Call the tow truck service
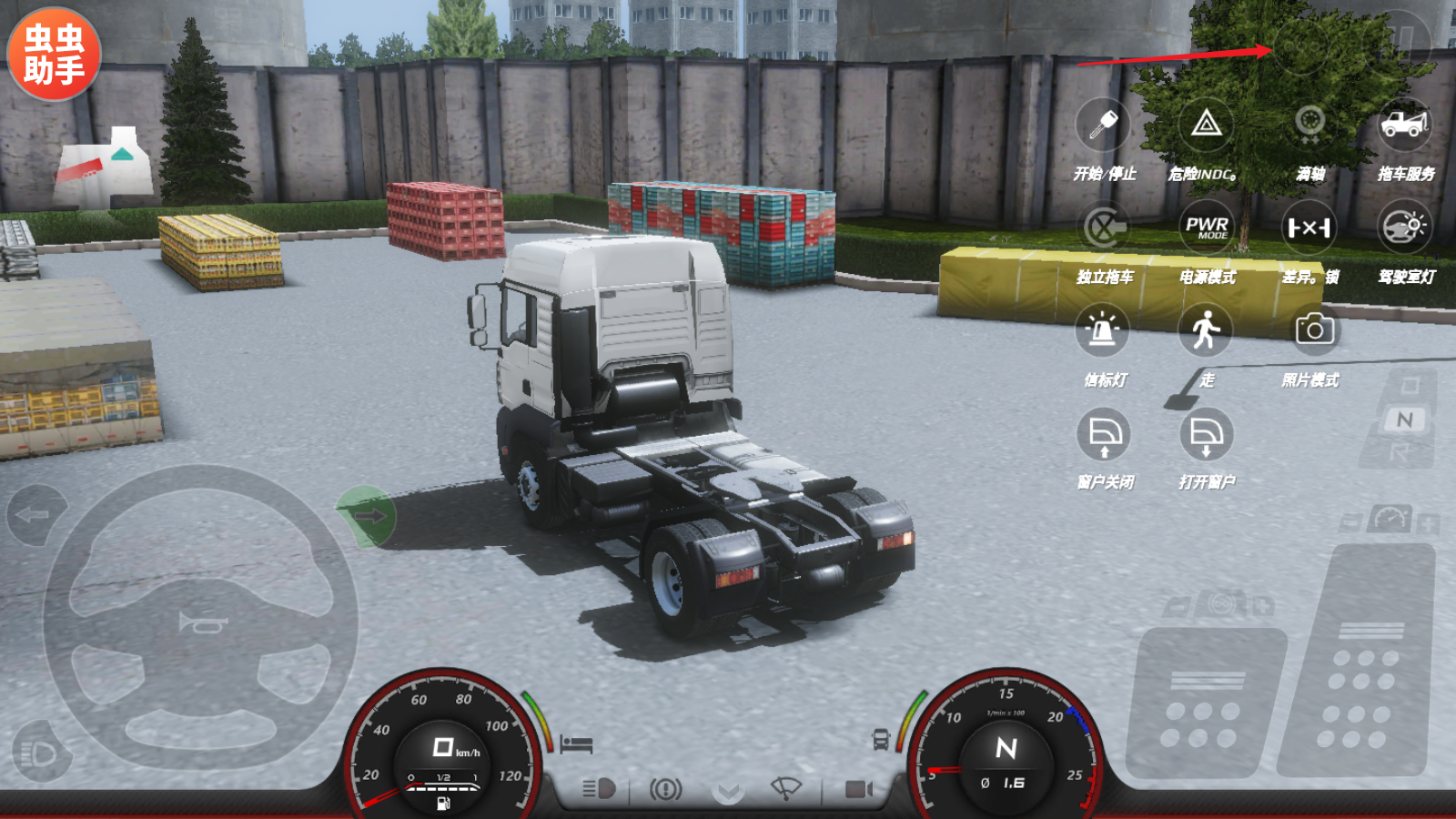 click(1404, 125)
